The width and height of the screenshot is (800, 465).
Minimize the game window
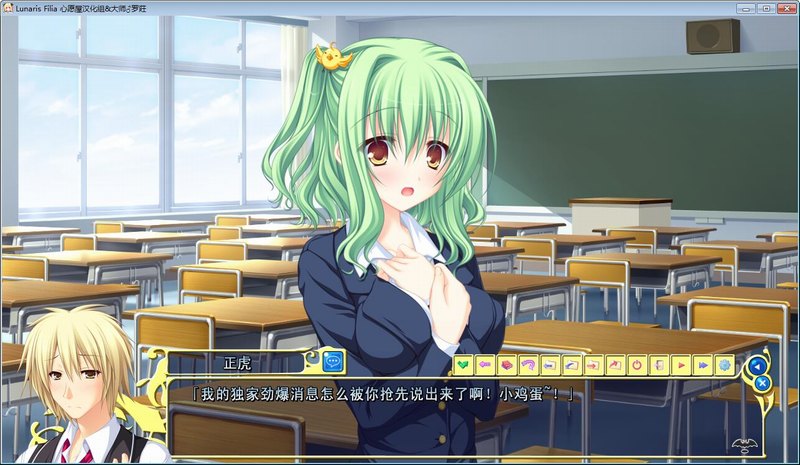tap(745, 8)
